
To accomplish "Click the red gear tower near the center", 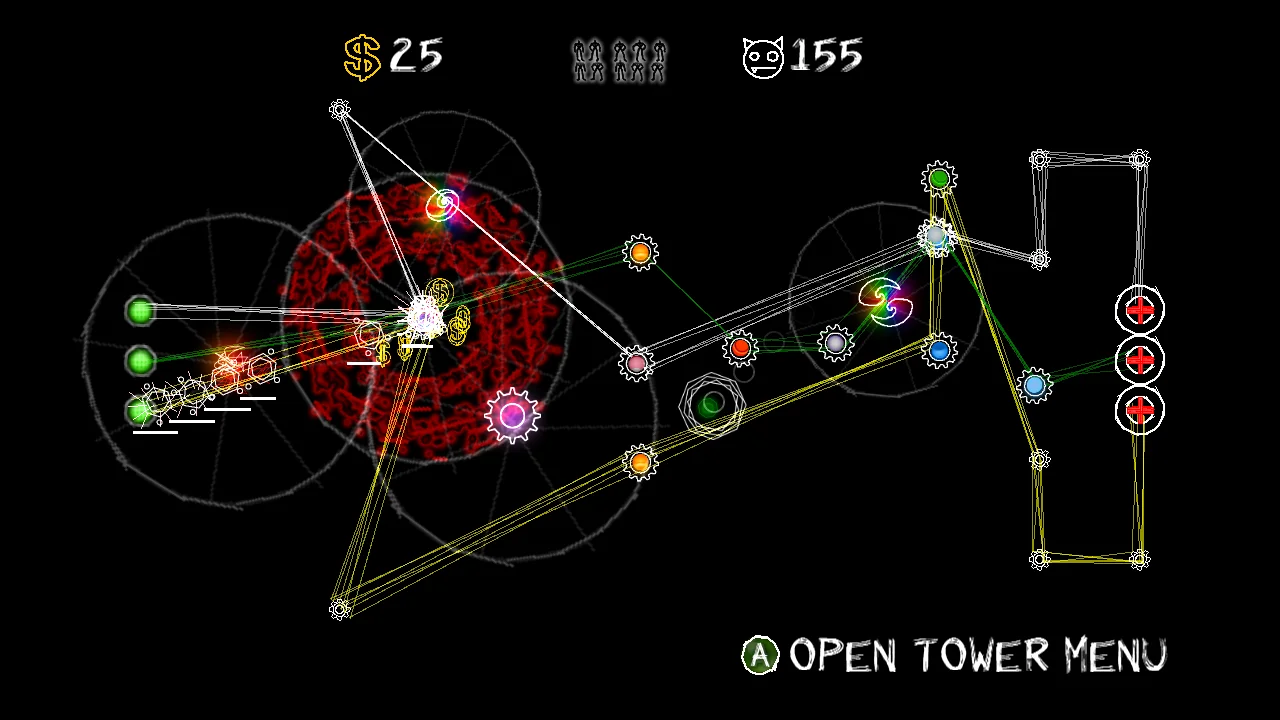I will (x=740, y=347).
